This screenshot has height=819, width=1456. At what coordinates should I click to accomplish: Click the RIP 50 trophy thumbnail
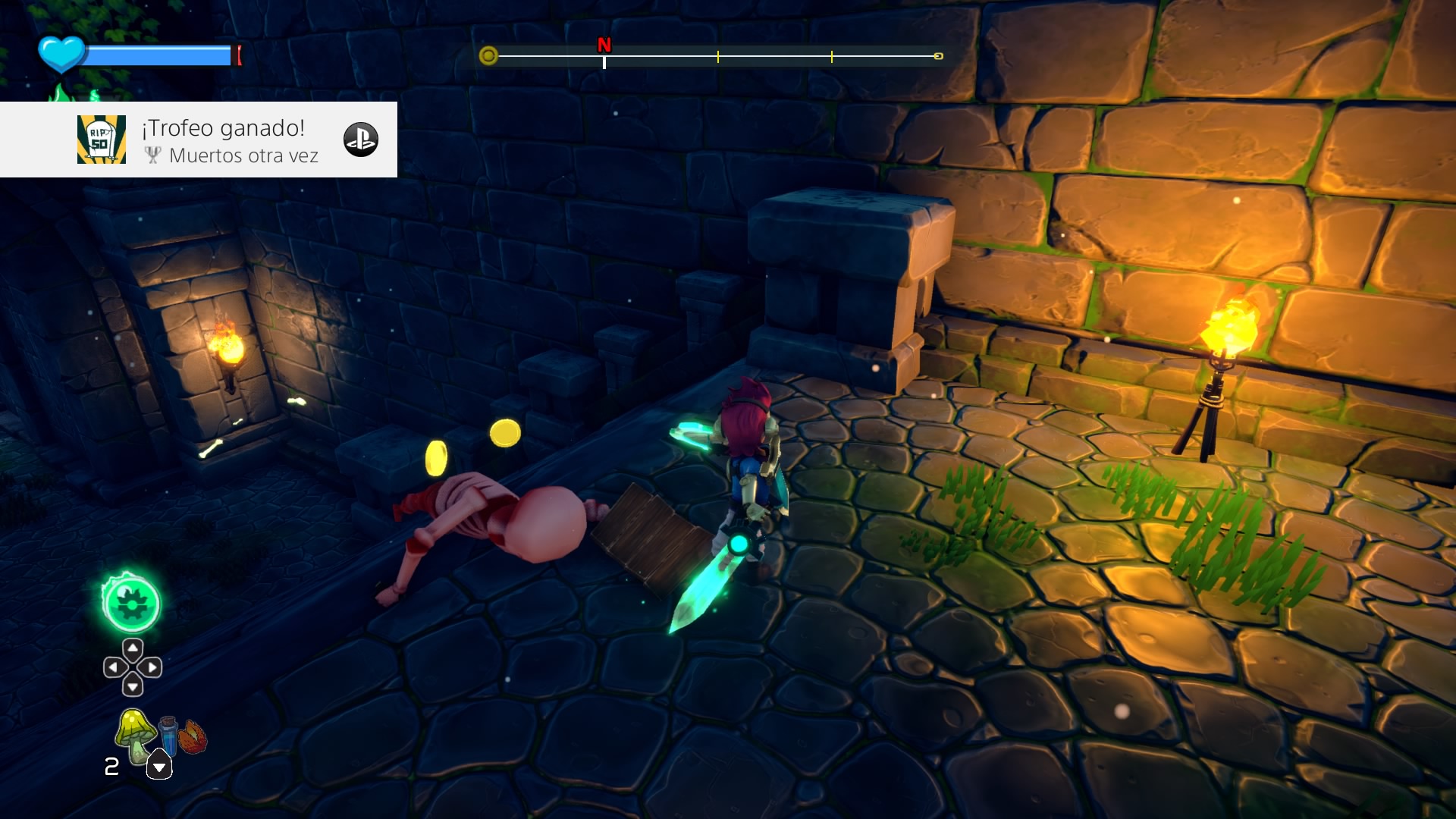pyautogui.click(x=102, y=140)
